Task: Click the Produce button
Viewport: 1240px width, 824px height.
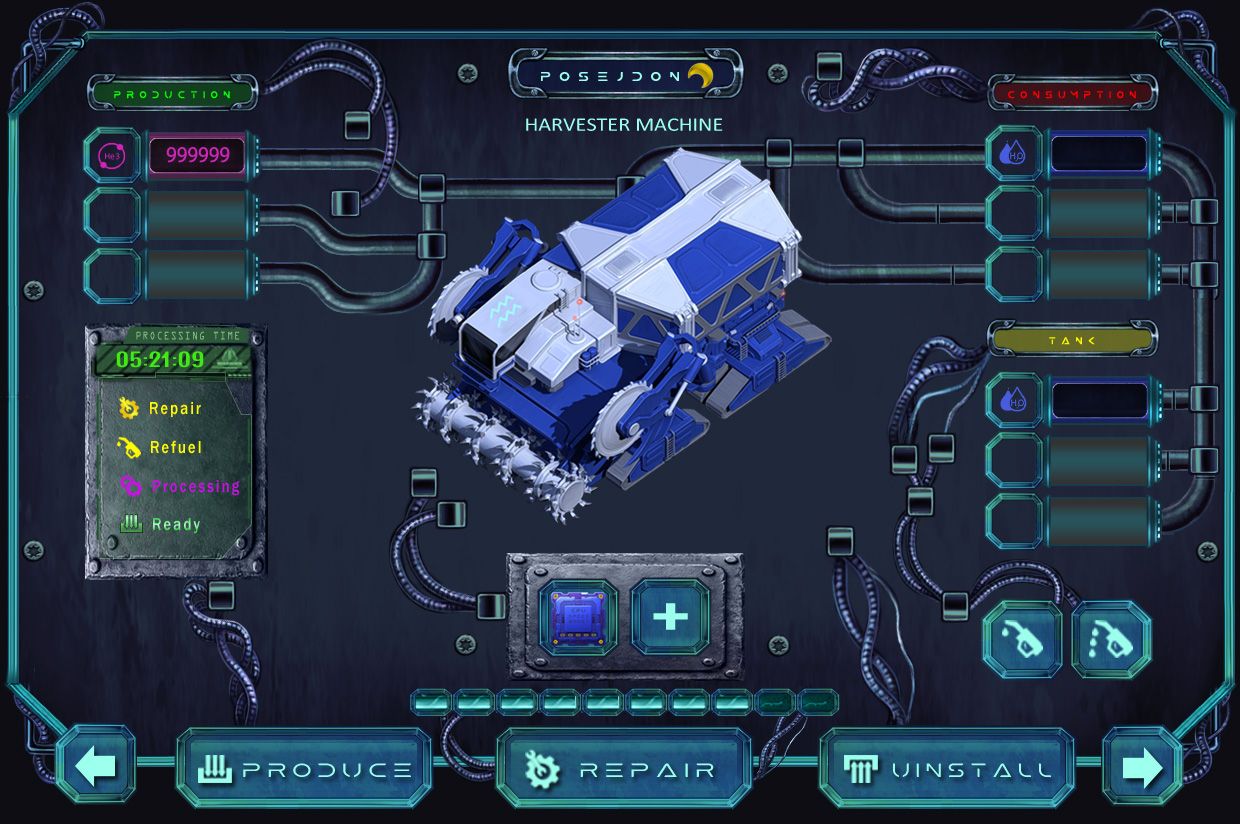Action: click(x=305, y=768)
